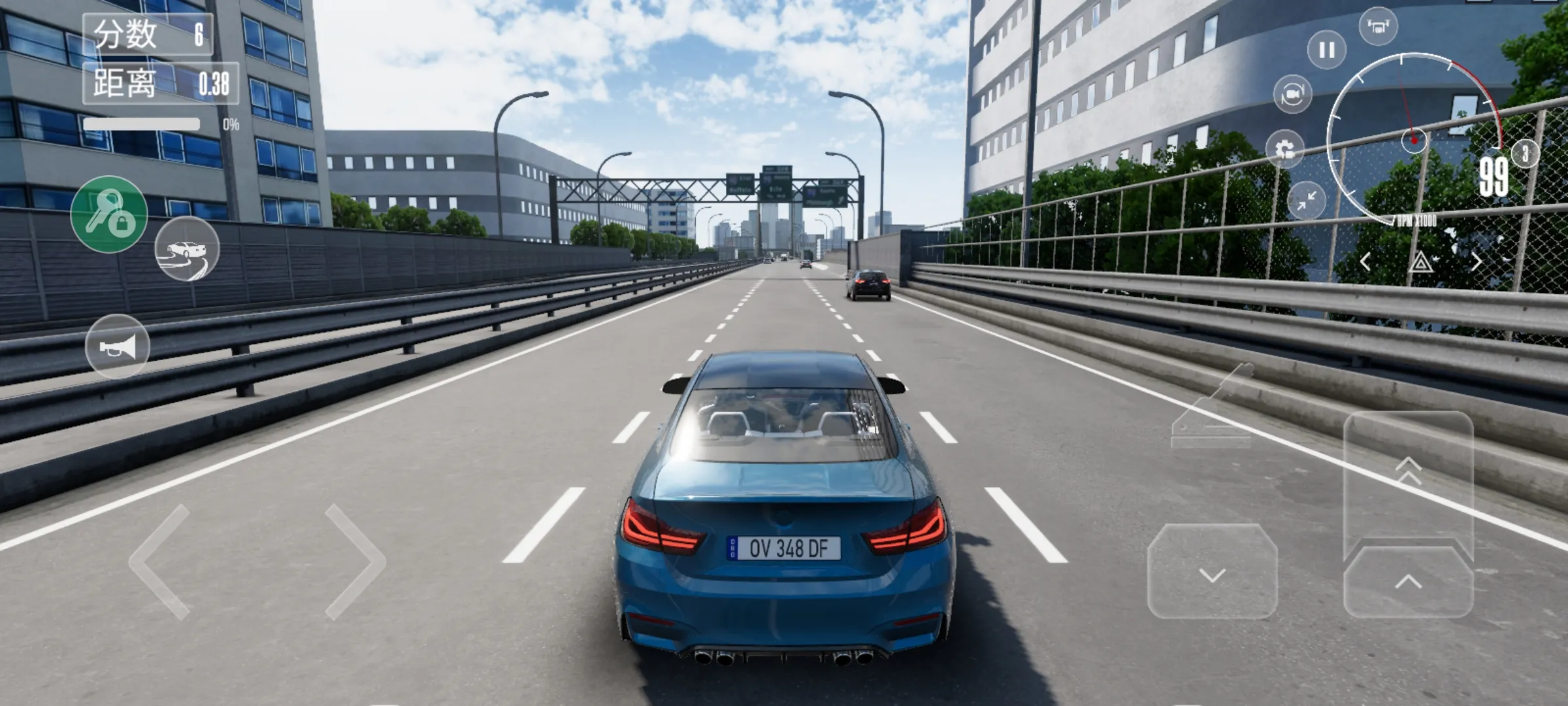1568x706 pixels.
Task: Toggle the hazard lights triangle
Action: (1420, 263)
